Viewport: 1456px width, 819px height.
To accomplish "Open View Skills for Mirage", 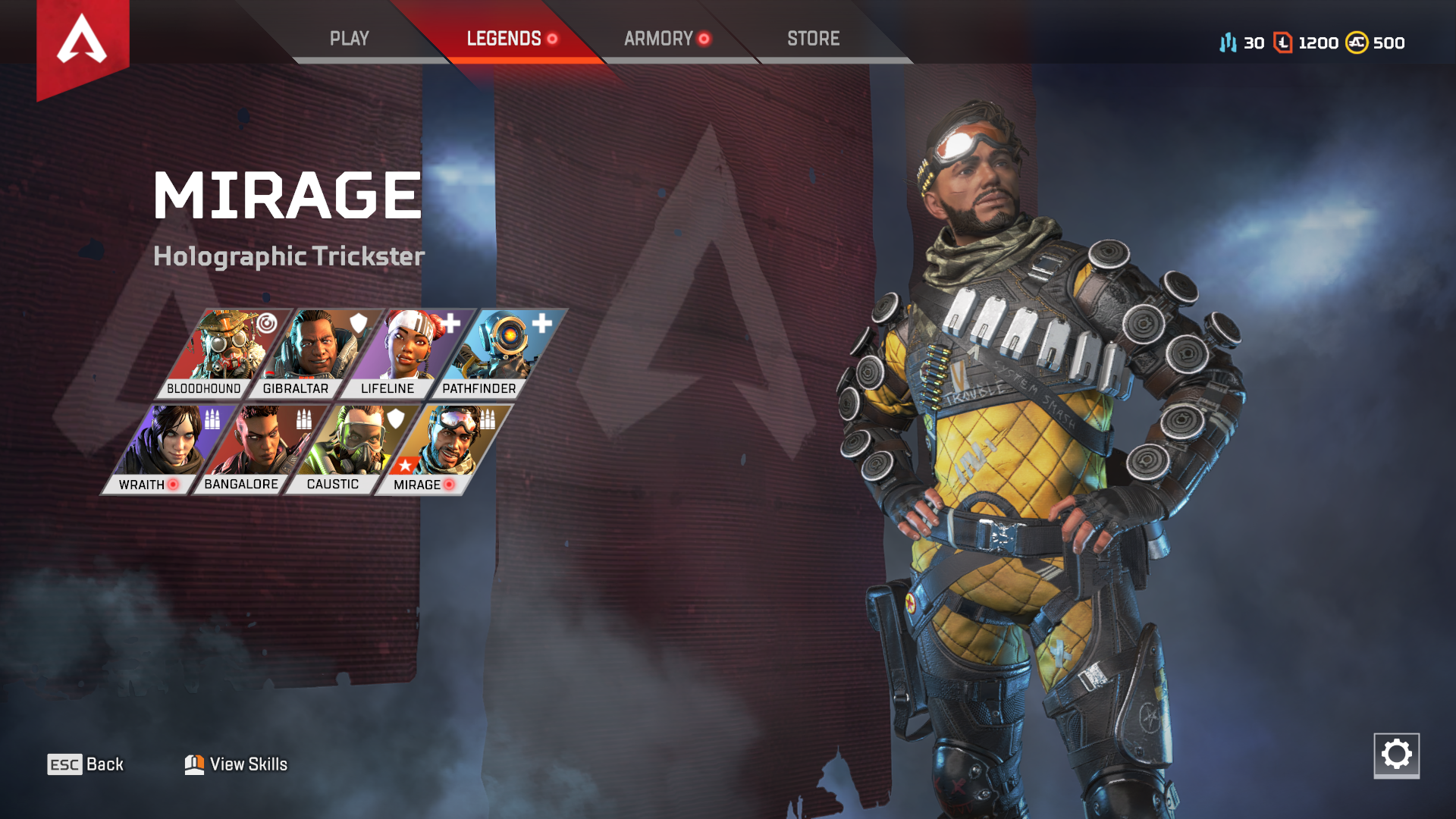I will click(248, 764).
